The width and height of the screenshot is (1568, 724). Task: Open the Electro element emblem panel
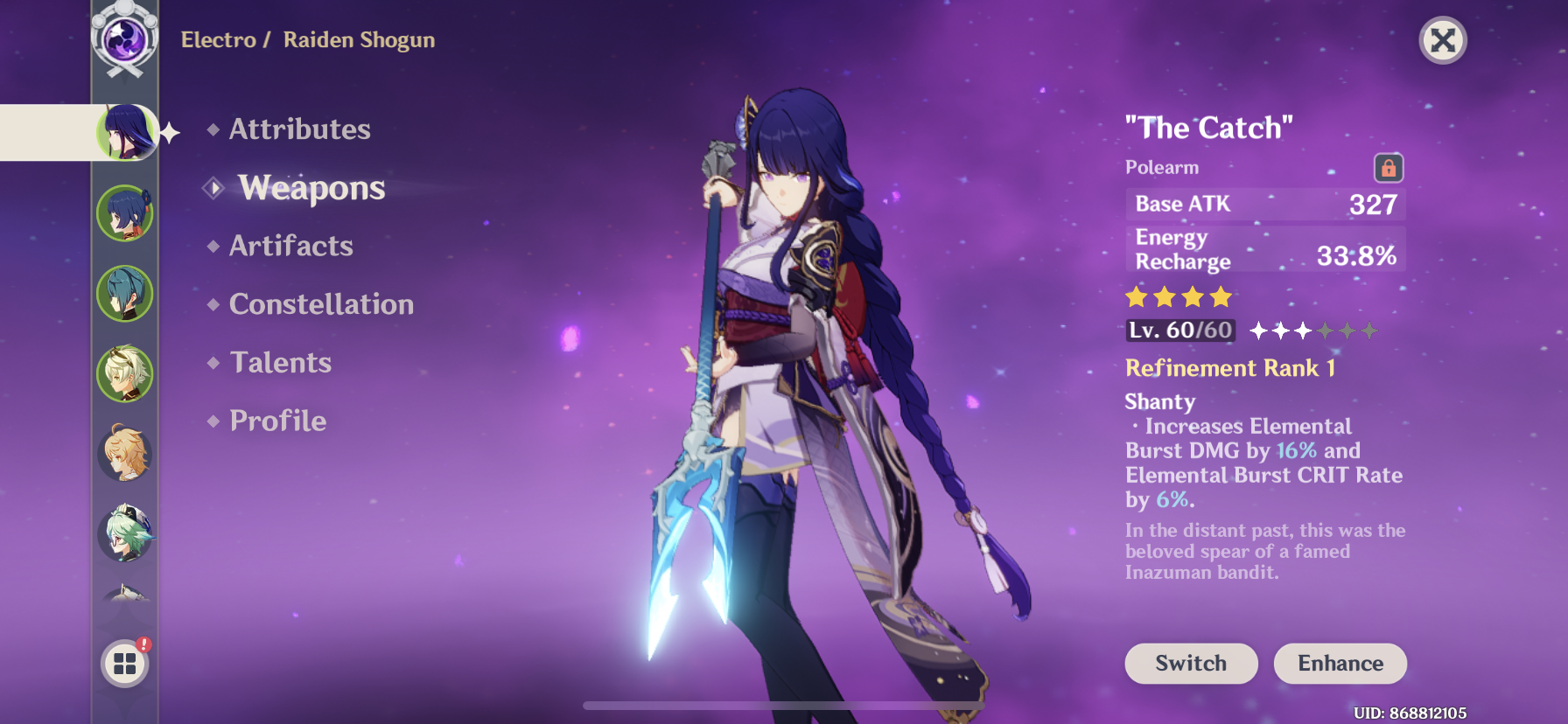[x=125, y=39]
